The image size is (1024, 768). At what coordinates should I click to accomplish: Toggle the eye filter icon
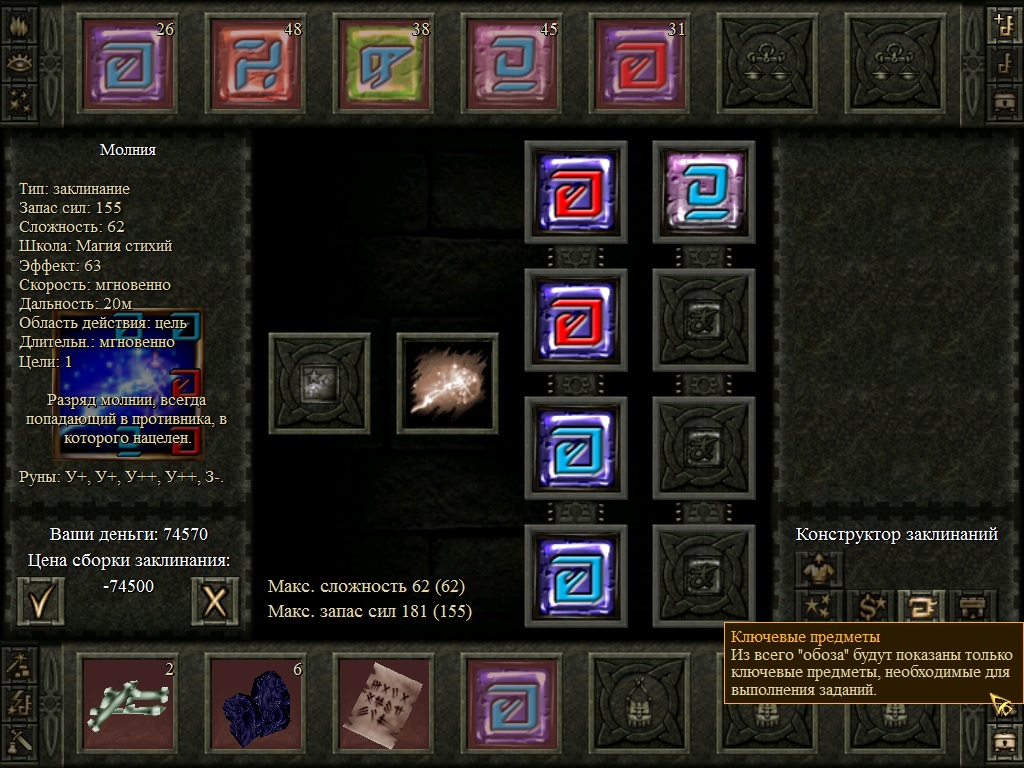[20, 62]
